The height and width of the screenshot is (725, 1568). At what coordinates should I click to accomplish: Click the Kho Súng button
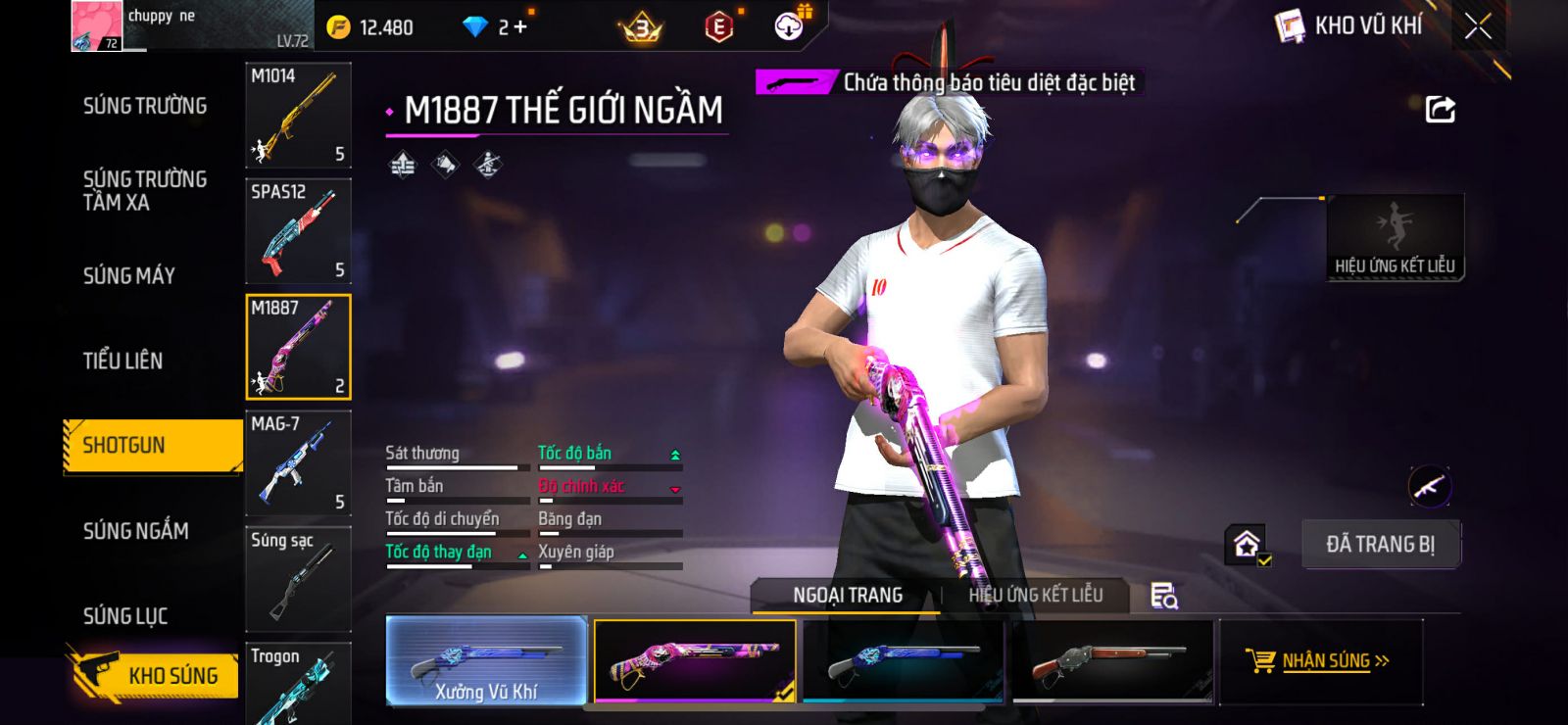(157, 675)
